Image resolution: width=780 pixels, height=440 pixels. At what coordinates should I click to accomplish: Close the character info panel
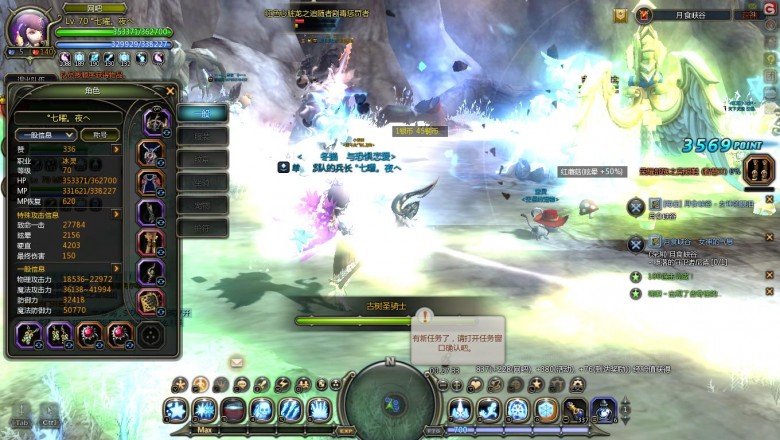coord(170,91)
